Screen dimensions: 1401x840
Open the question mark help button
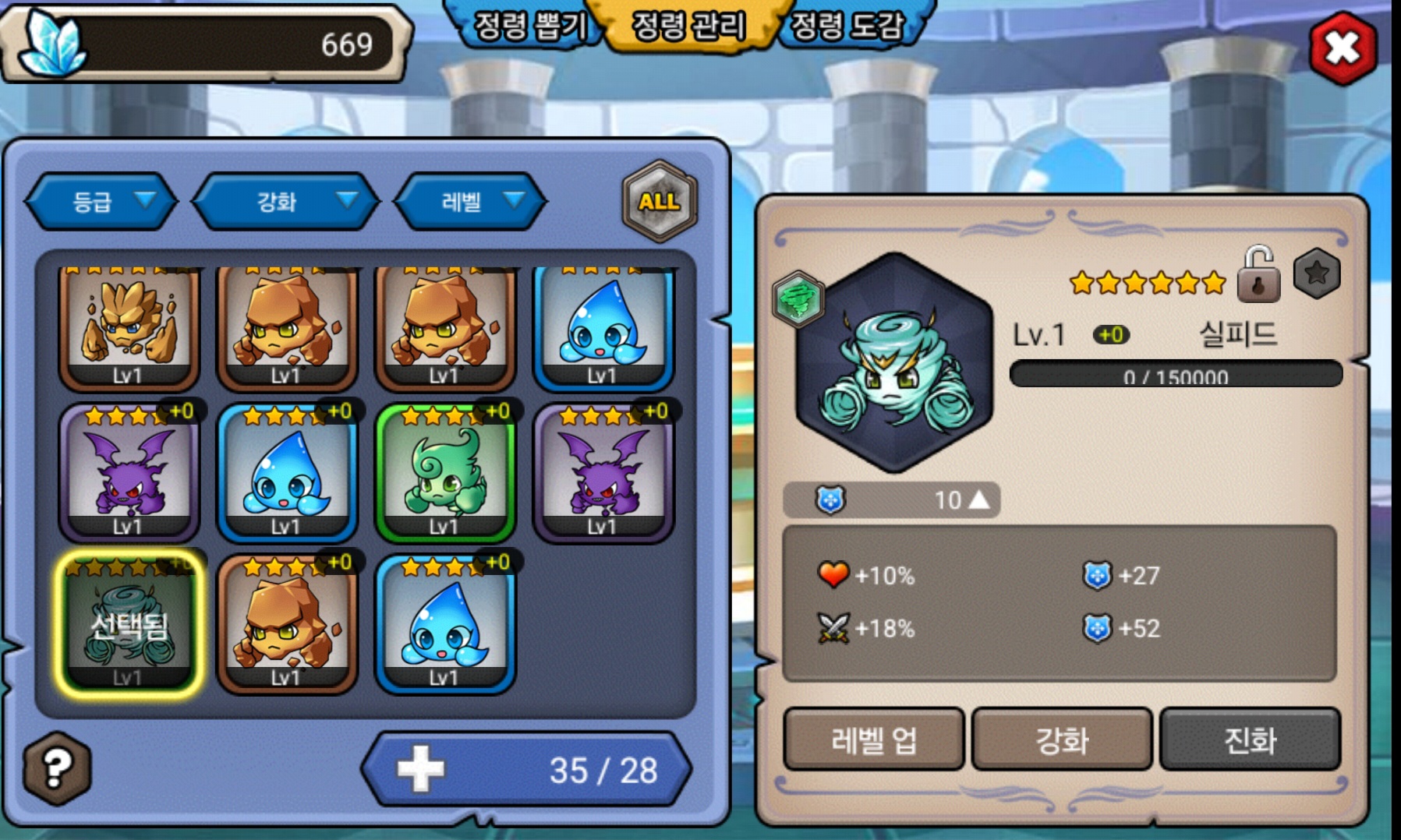pyautogui.click(x=57, y=768)
